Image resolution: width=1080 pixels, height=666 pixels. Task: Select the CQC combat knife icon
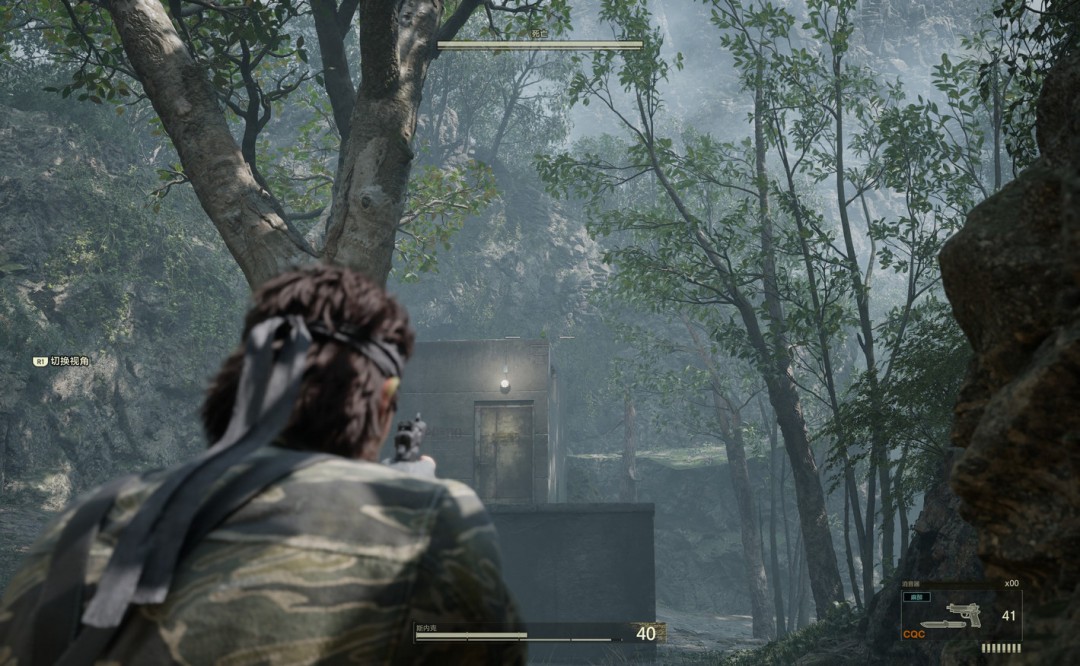tap(944, 626)
